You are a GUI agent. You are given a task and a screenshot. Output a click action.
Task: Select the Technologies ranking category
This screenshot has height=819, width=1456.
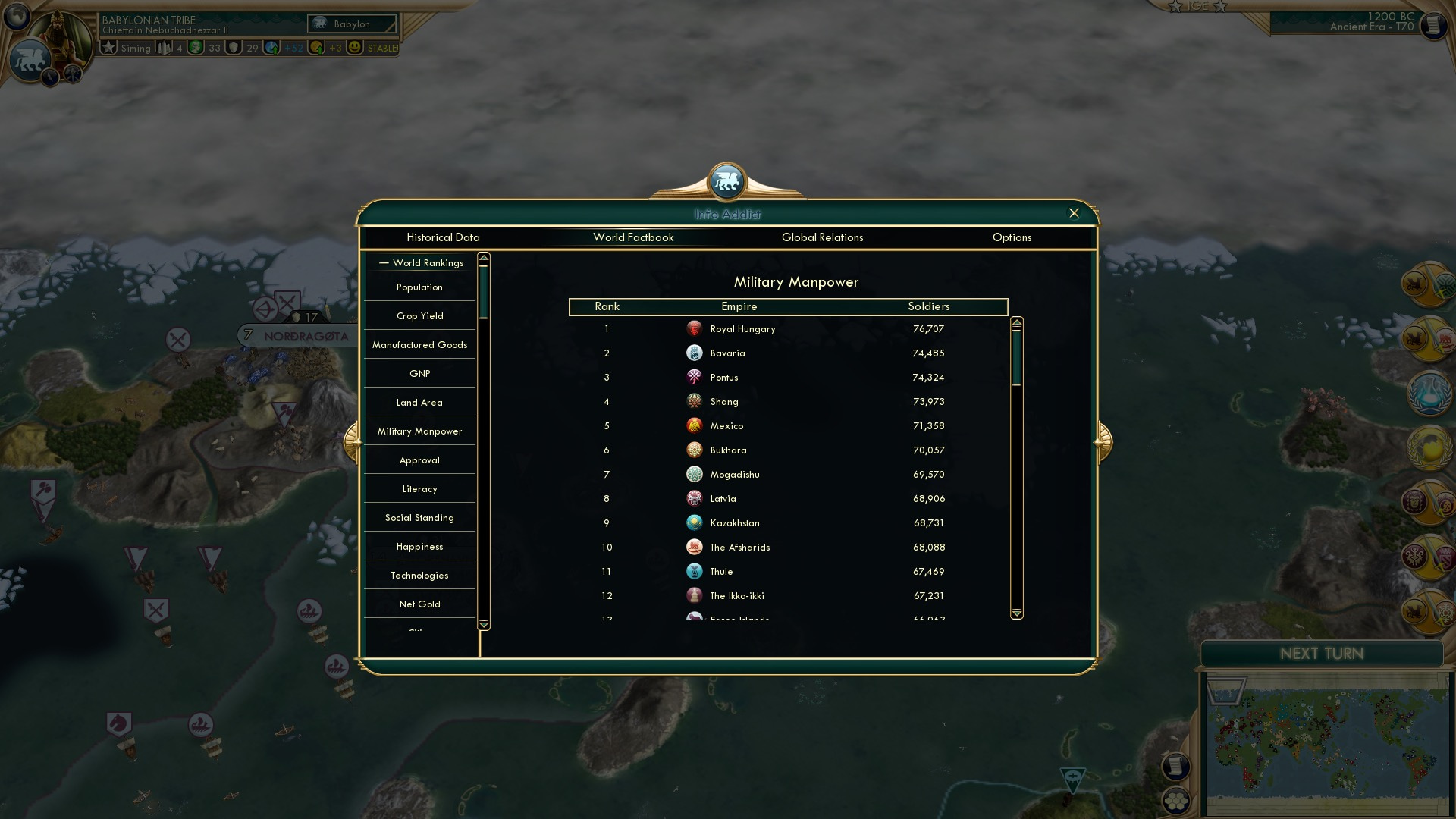[x=419, y=575]
